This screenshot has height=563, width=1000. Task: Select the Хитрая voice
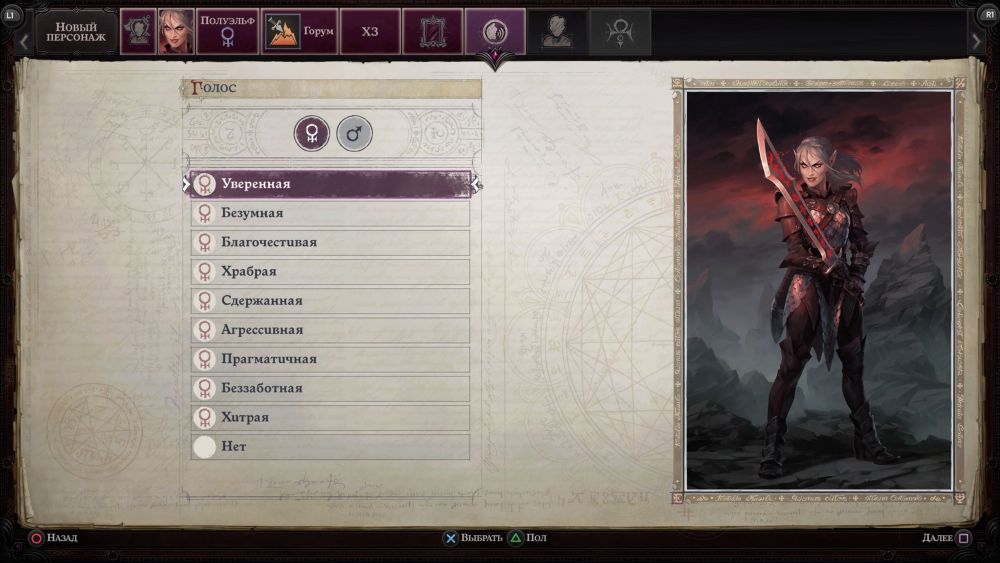coord(330,417)
